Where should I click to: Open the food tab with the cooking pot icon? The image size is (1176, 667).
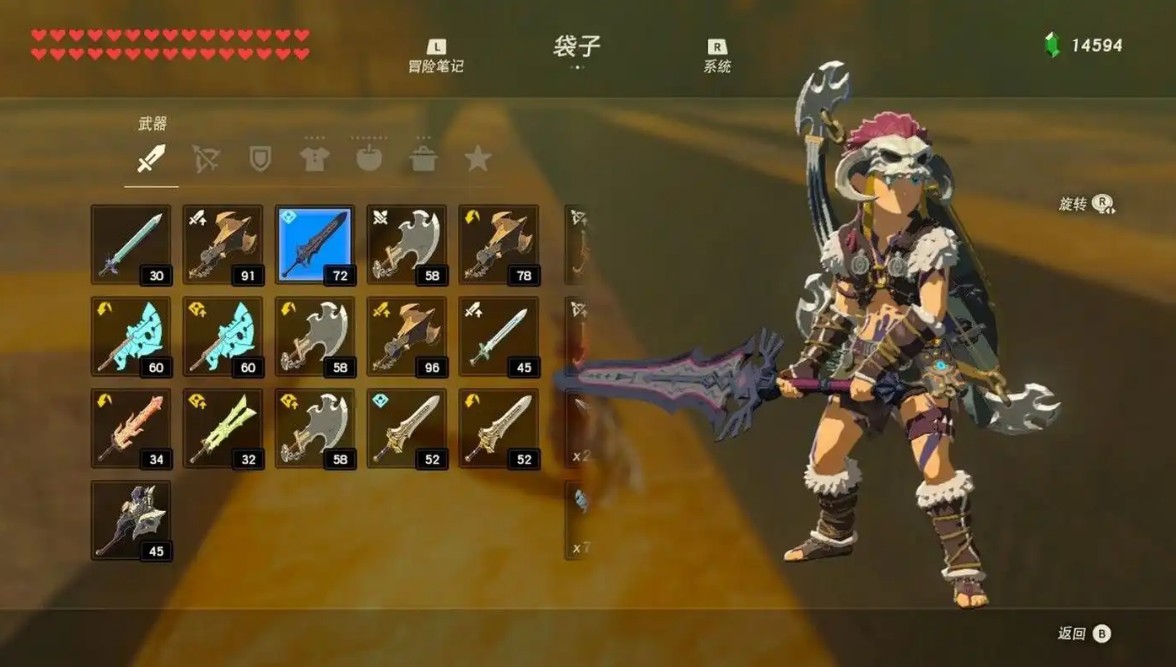point(424,158)
